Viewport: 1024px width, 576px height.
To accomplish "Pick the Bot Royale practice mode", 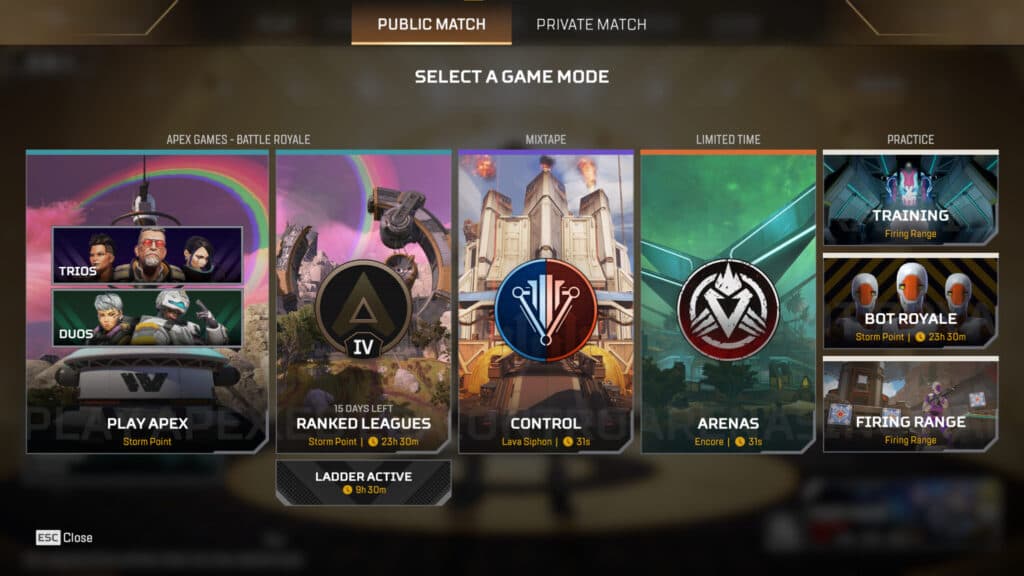I will tap(910, 301).
